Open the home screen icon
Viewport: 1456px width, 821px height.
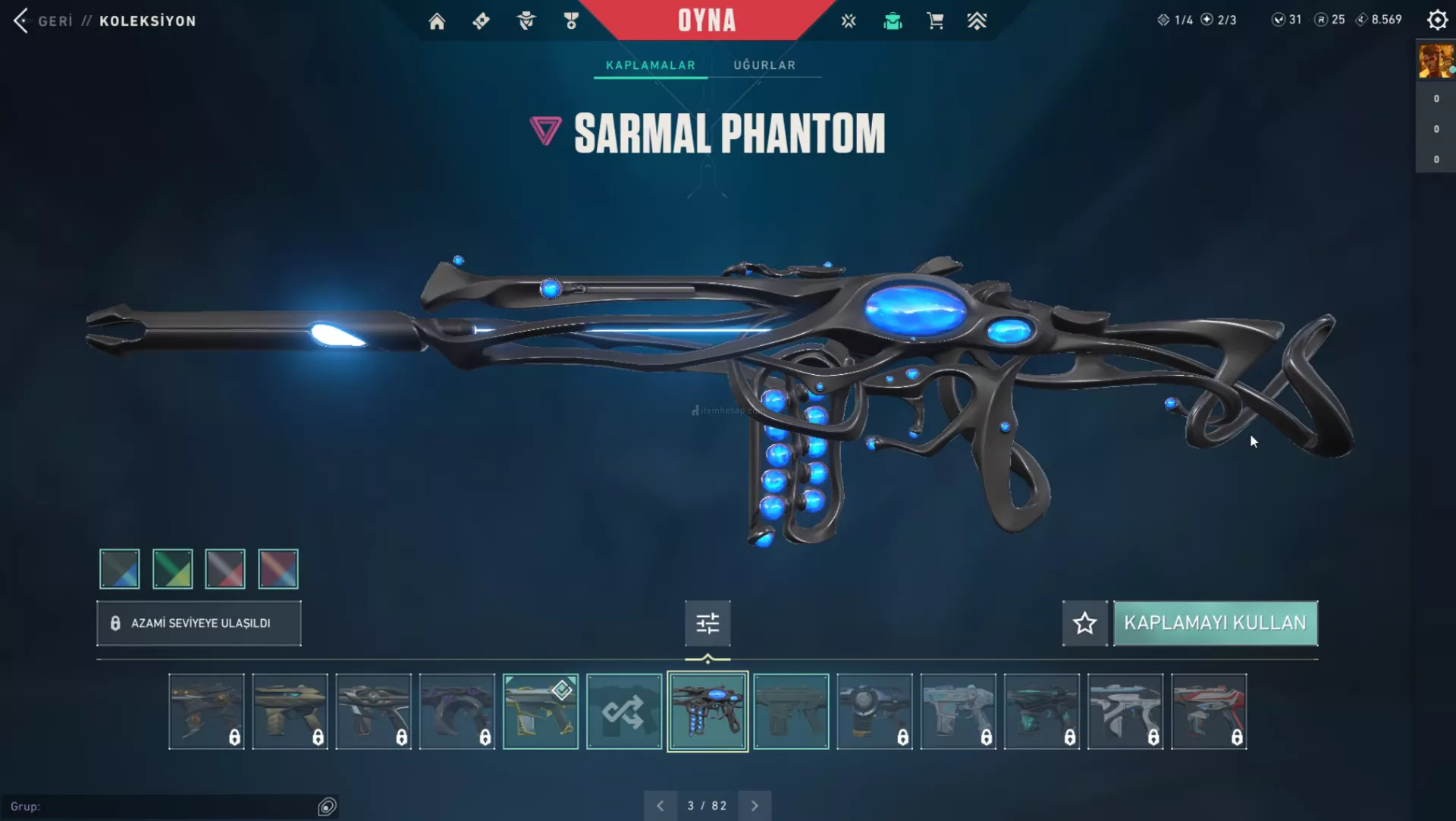click(437, 21)
